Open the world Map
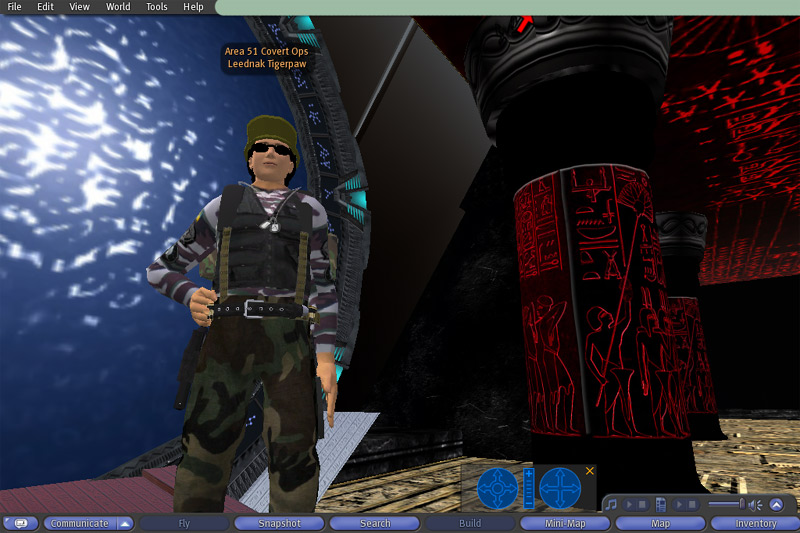The image size is (800, 533). coord(660,523)
